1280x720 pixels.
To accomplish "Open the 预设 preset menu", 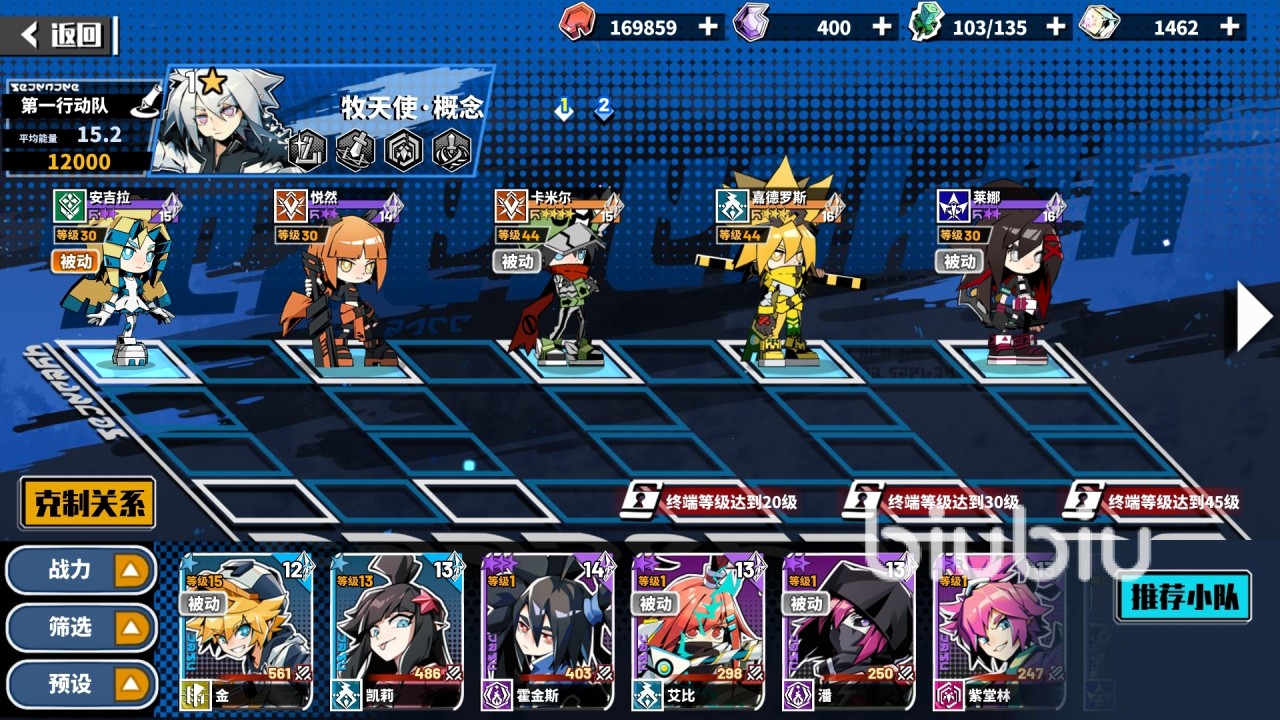I will [x=82, y=685].
